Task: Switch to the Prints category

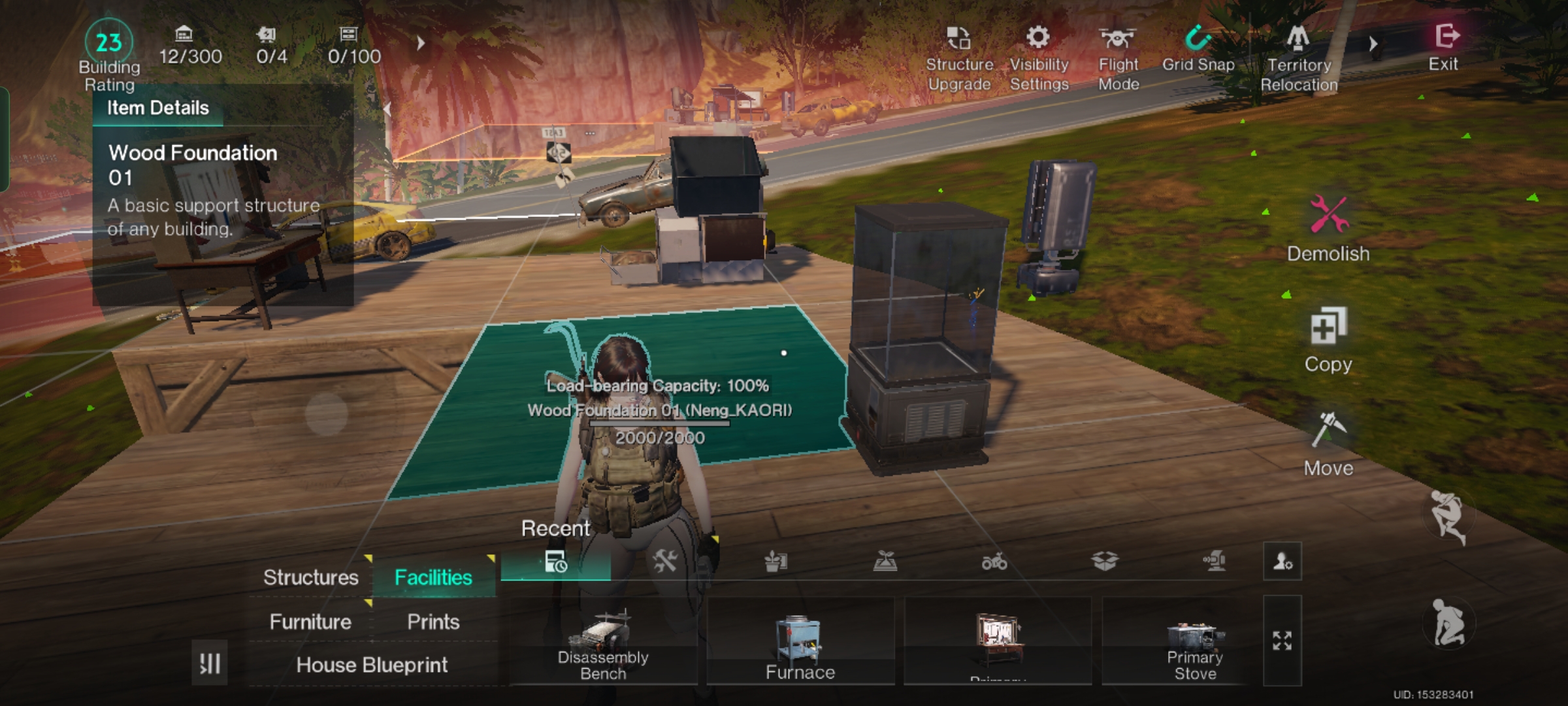Action: click(x=433, y=622)
